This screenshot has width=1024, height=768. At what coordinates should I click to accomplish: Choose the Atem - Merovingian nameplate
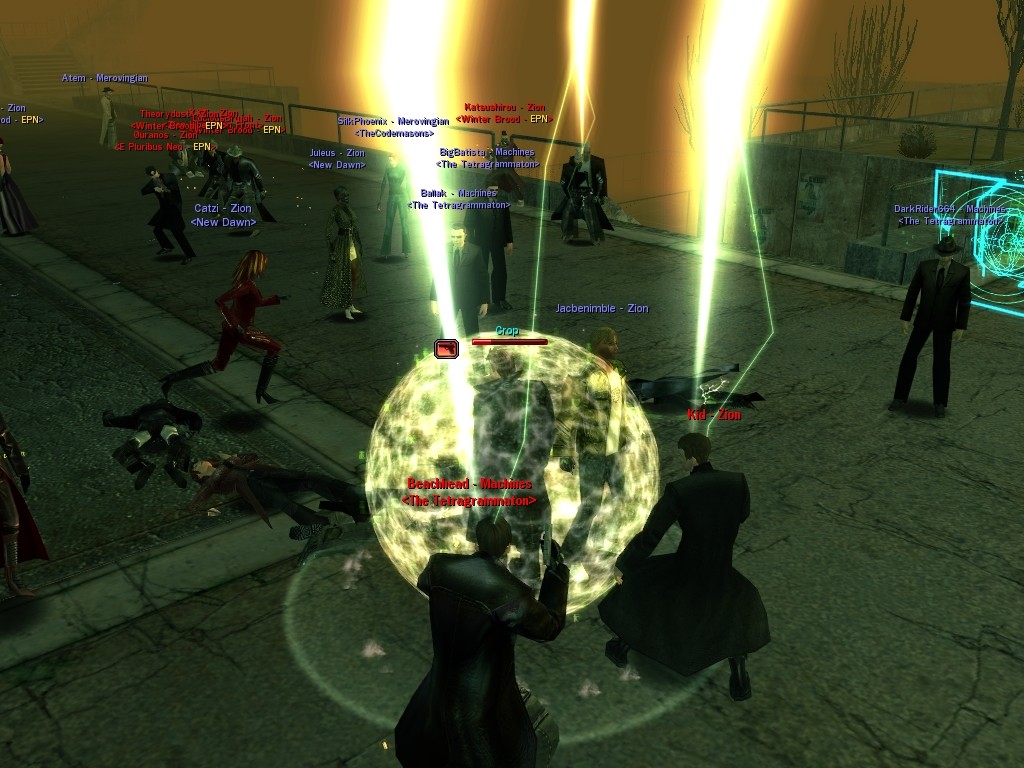pos(105,78)
